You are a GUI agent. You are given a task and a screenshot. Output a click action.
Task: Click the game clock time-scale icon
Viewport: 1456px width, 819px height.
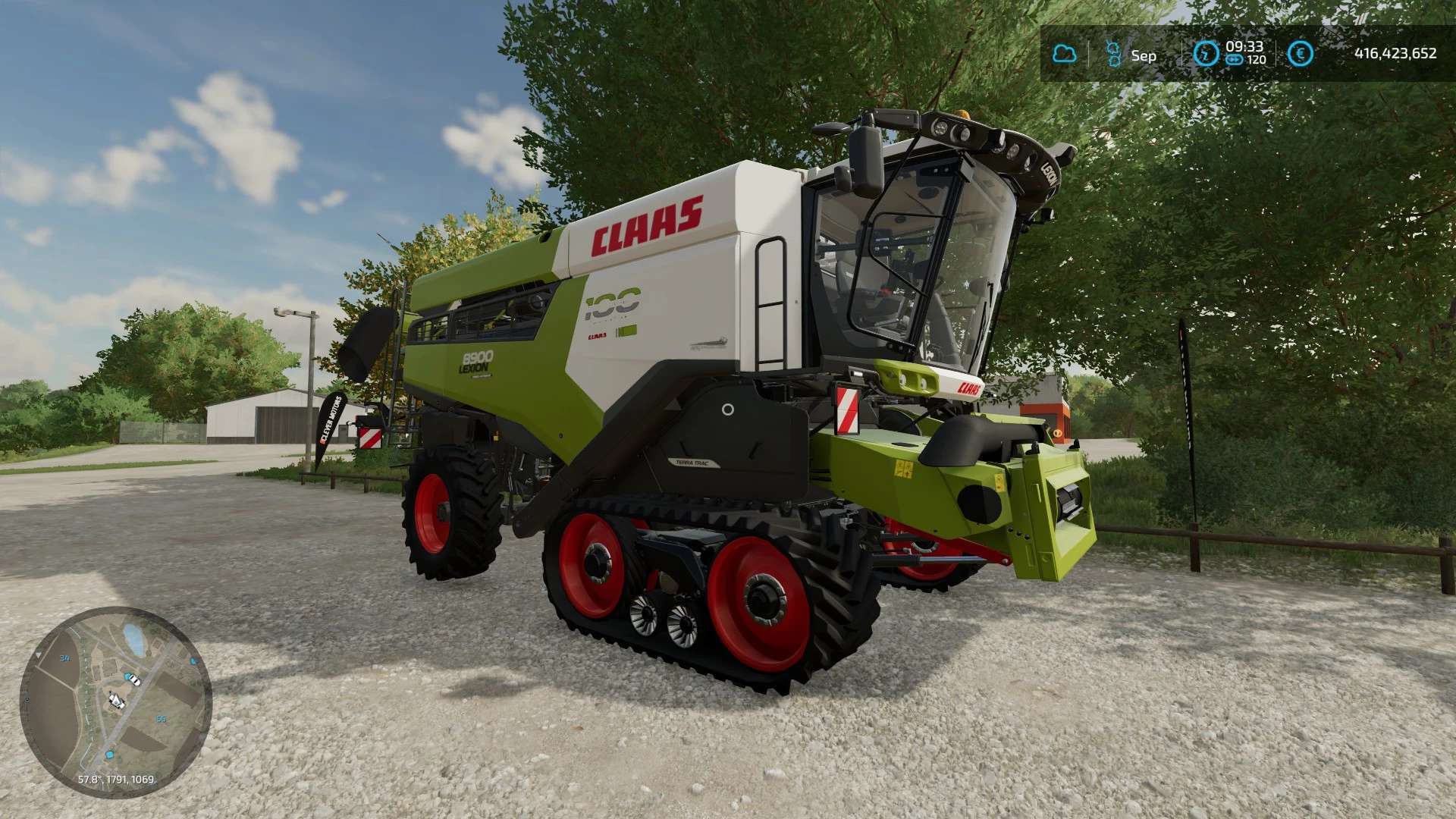point(1206,54)
